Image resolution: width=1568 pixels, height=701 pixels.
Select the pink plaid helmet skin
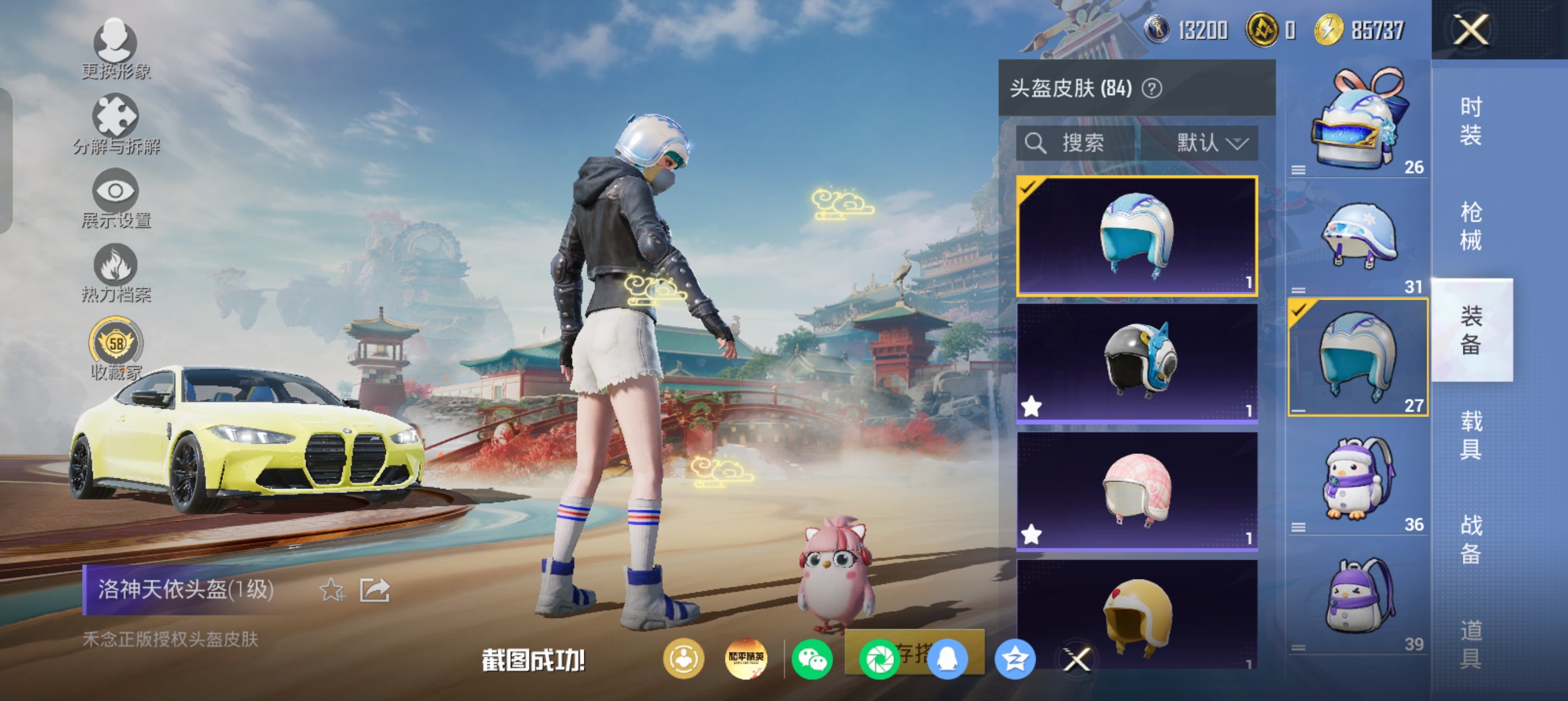coord(1136,490)
